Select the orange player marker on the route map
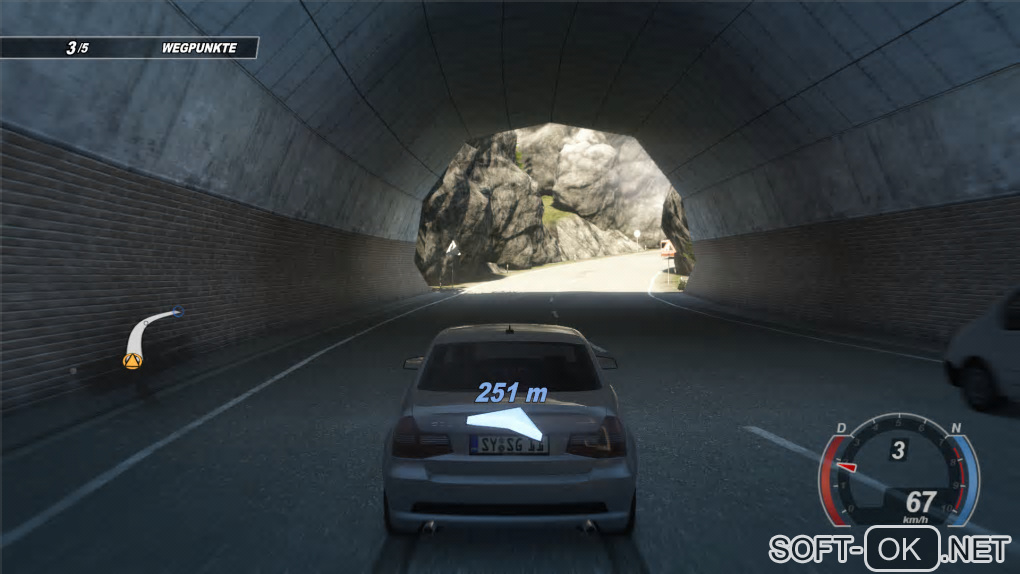This screenshot has height=574, width=1020. [130, 359]
